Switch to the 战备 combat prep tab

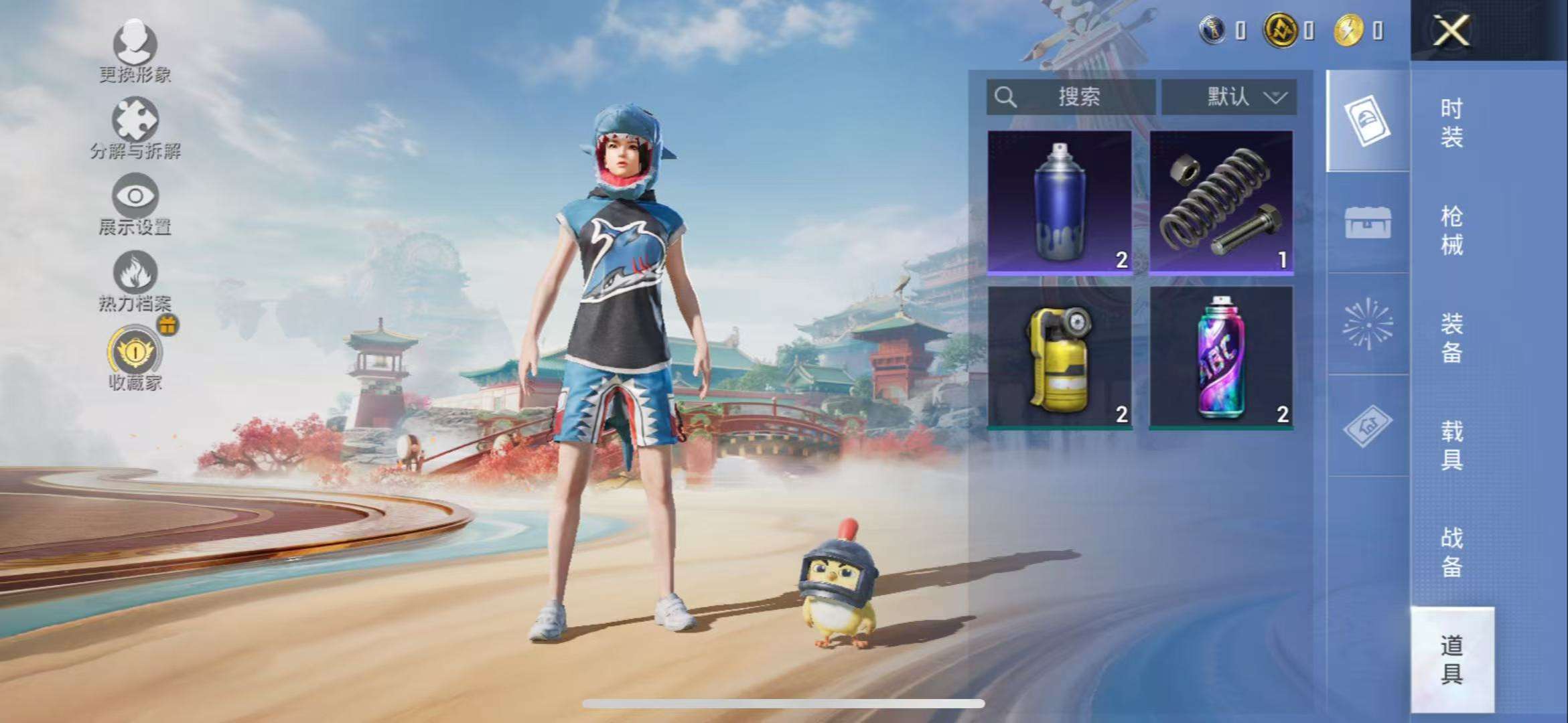[1451, 552]
